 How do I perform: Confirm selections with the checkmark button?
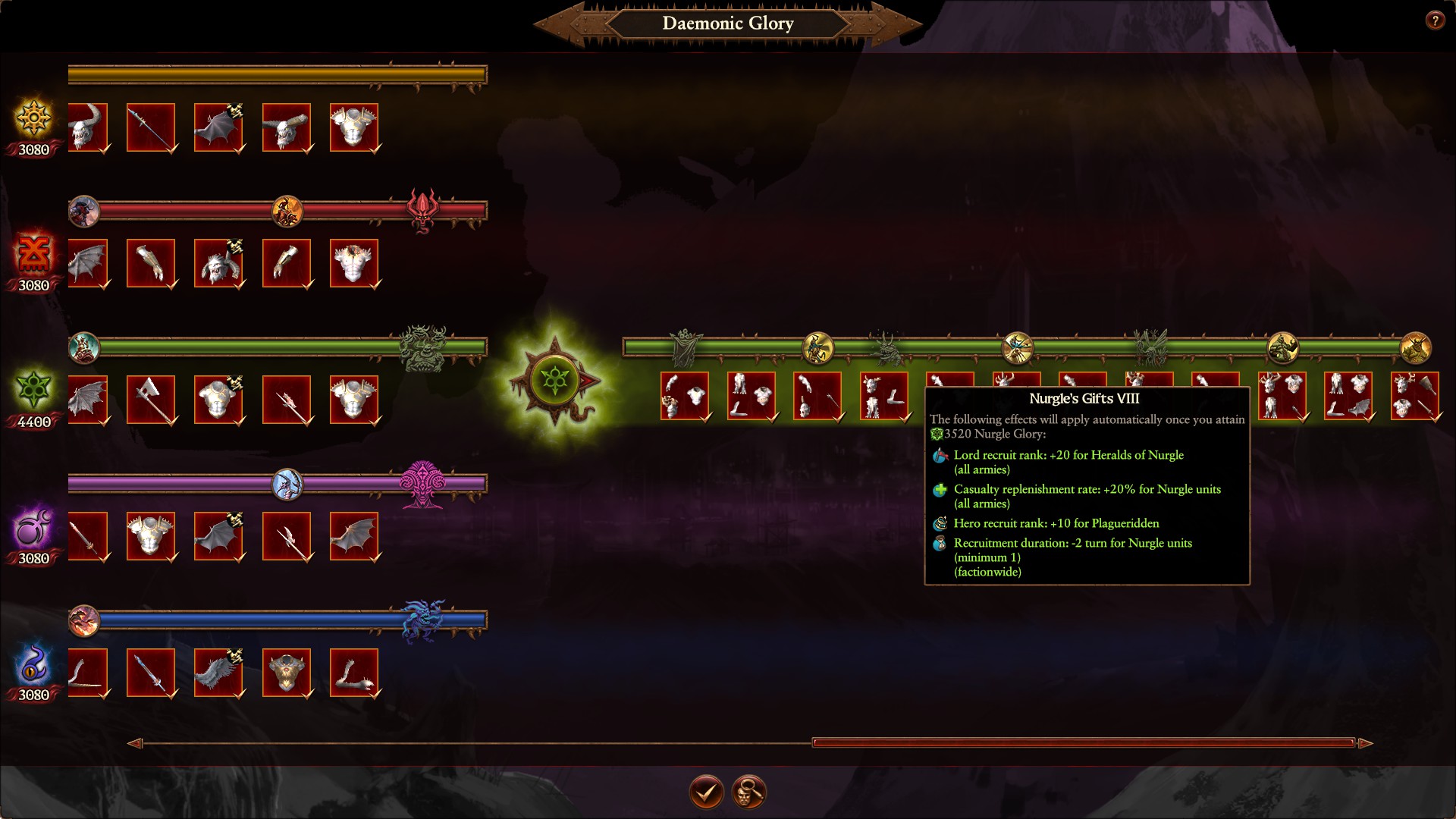(705, 791)
